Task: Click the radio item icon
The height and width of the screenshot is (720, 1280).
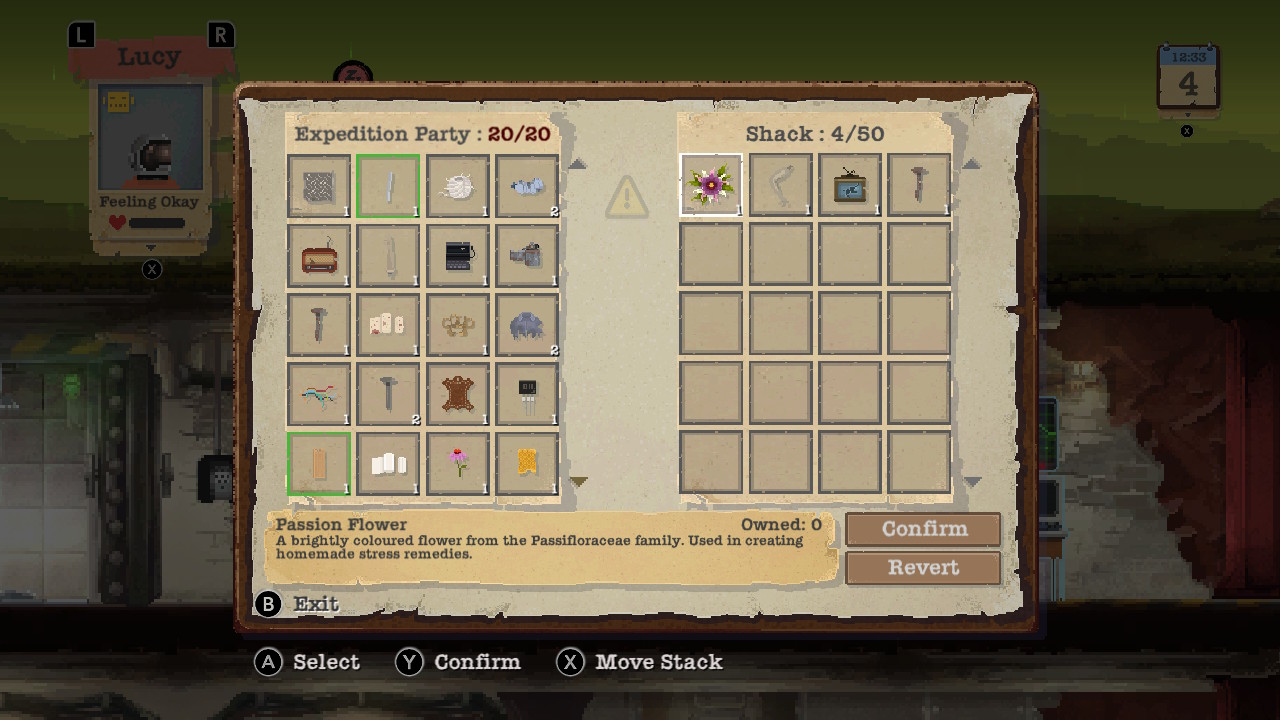Action: (318, 255)
